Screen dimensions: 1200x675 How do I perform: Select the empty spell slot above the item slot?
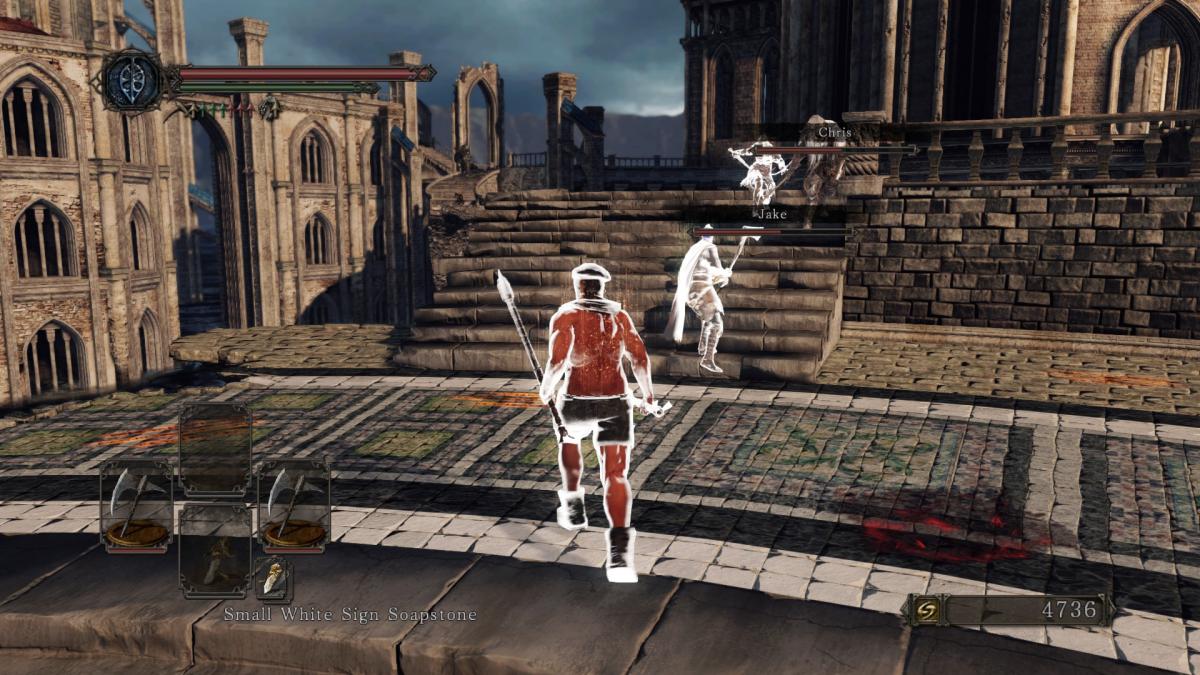(x=215, y=450)
